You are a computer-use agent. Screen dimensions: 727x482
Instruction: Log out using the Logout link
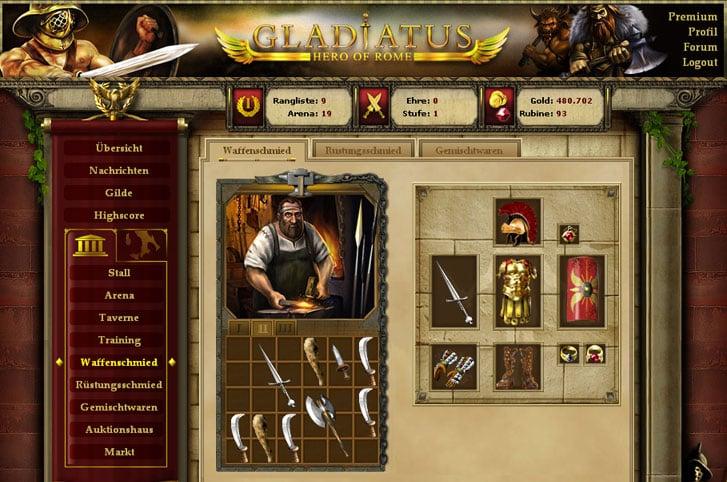point(699,62)
